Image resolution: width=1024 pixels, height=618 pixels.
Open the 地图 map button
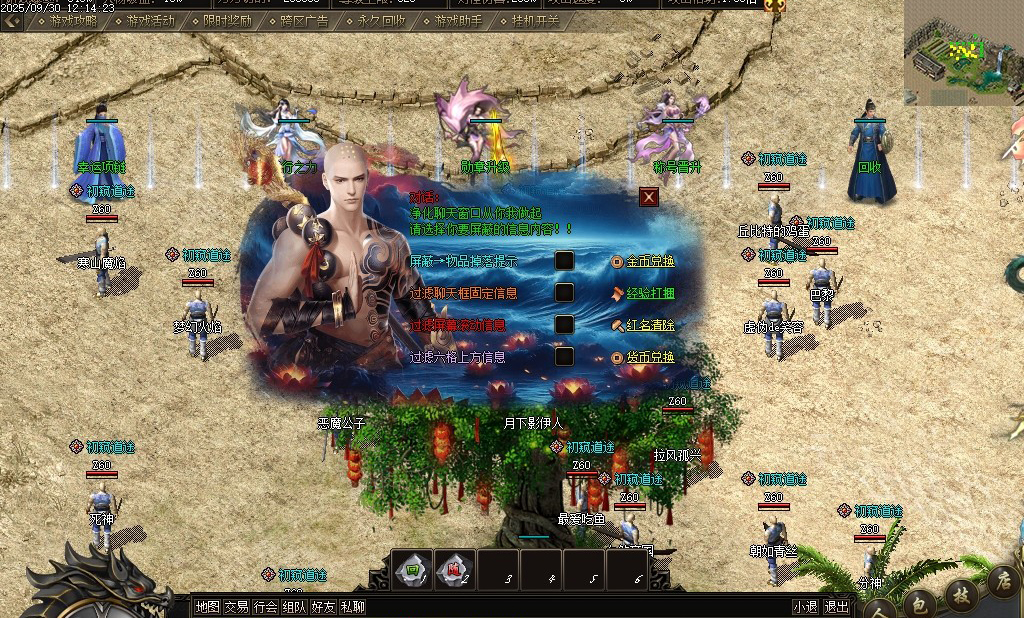pyautogui.click(x=207, y=606)
